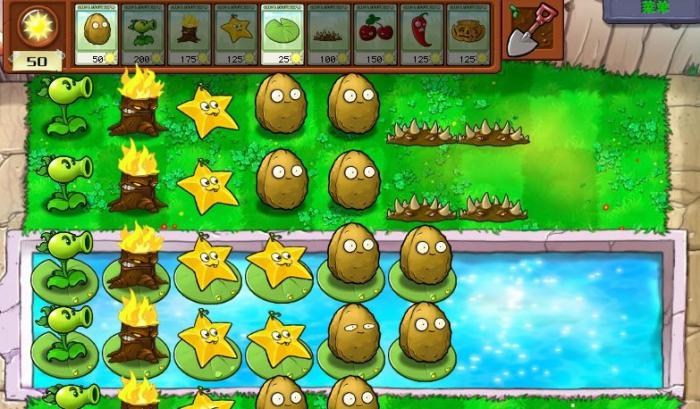Pick the Cherry Bomb seed packet
This screenshot has width=700, height=409.
[x=375, y=35]
